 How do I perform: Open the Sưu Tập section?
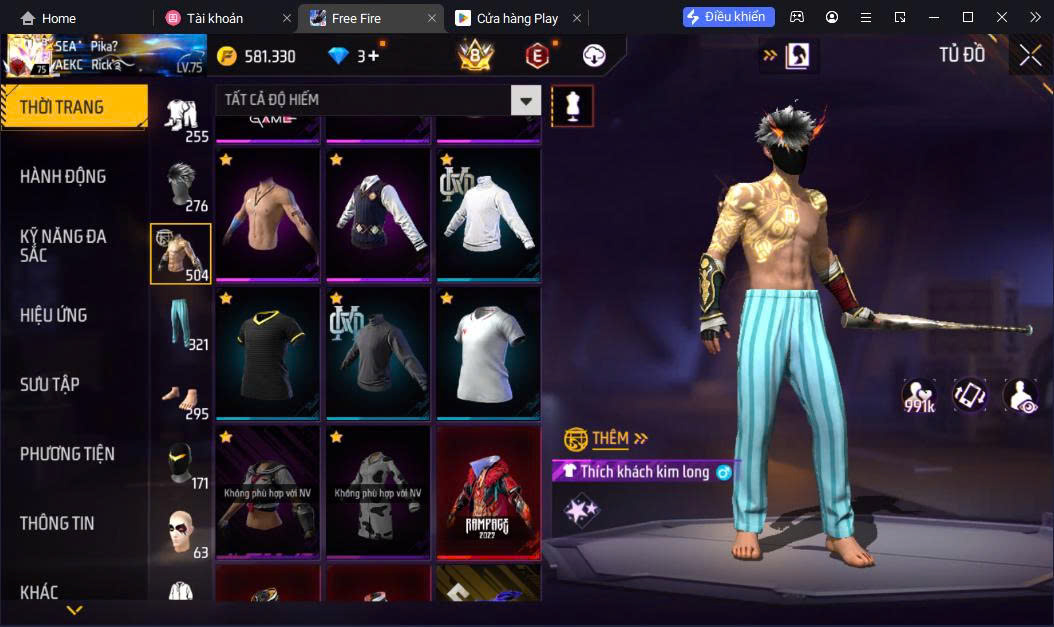coord(50,384)
